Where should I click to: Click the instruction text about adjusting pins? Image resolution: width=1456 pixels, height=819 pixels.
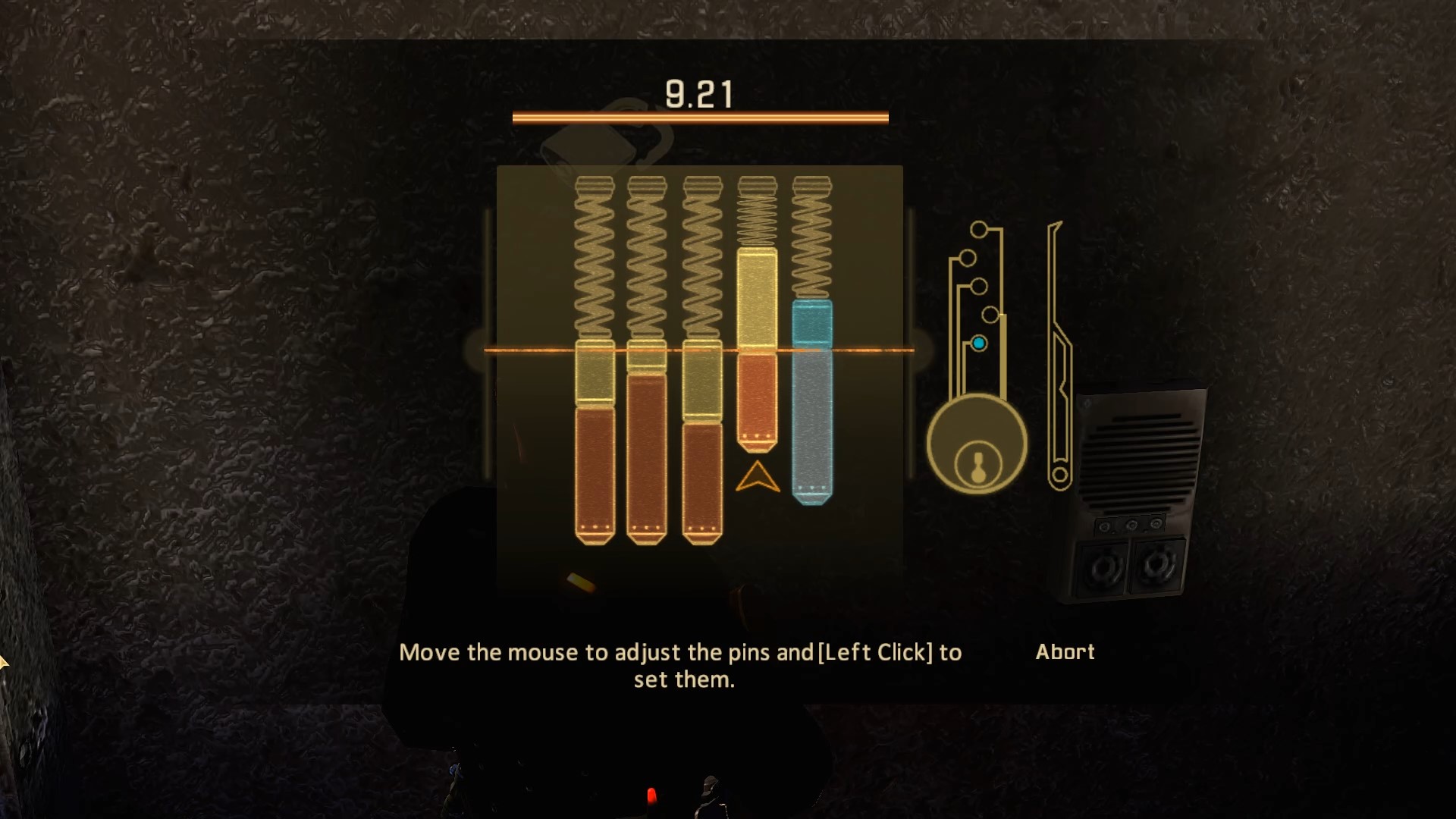(681, 665)
